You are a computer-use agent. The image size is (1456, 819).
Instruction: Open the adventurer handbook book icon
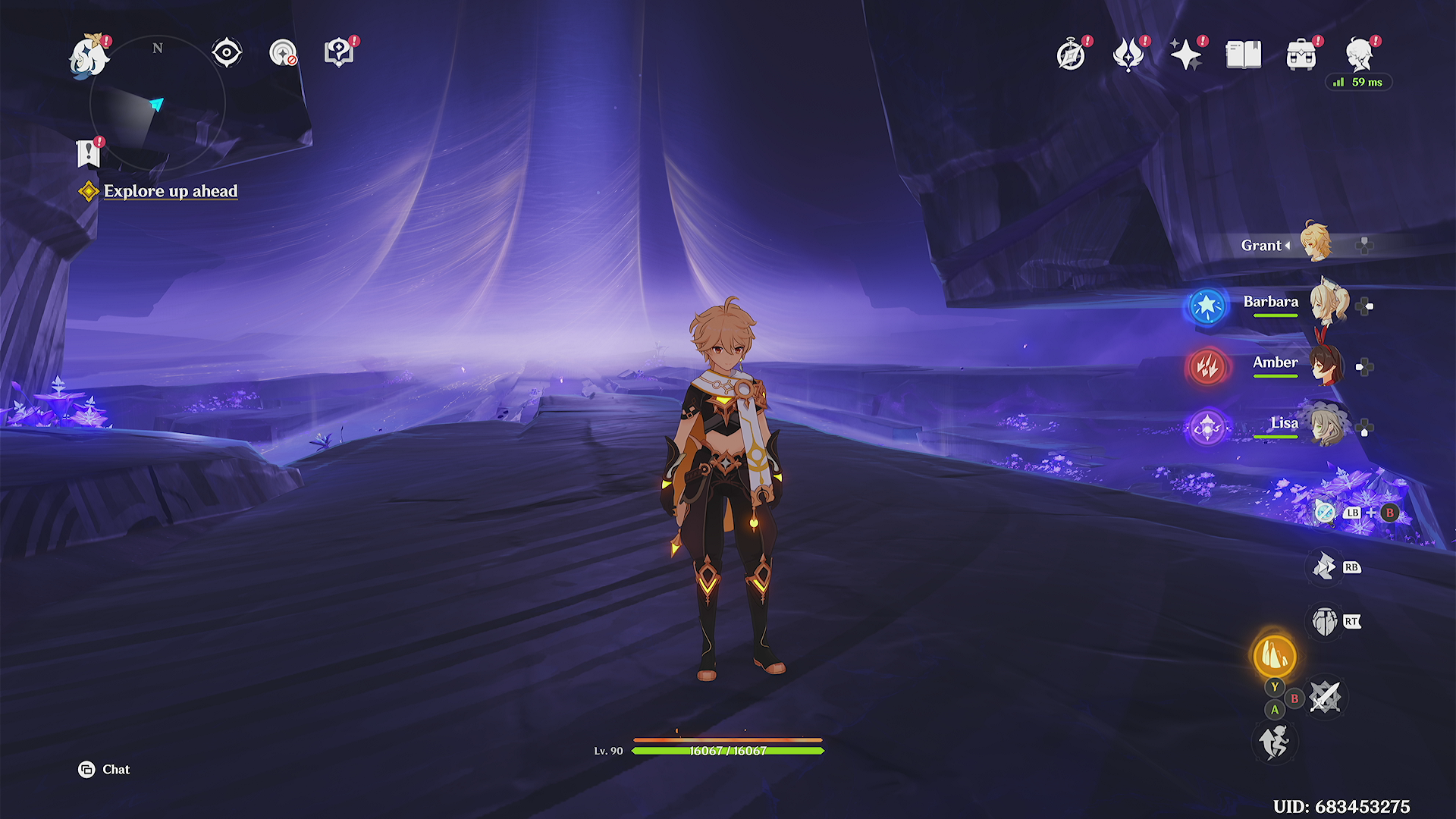[1244, 55]
